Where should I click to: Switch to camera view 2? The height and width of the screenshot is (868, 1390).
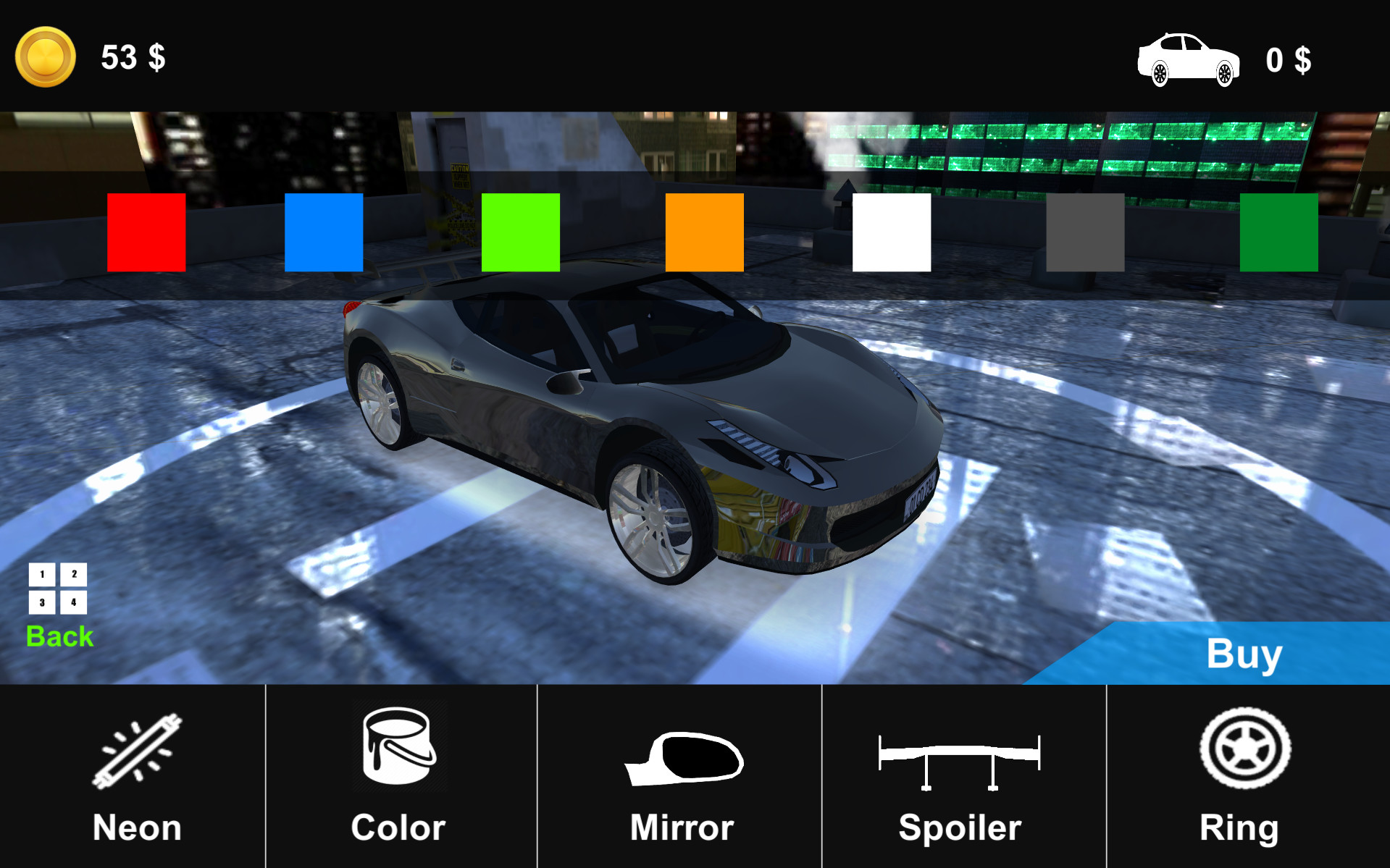[72, 576]
